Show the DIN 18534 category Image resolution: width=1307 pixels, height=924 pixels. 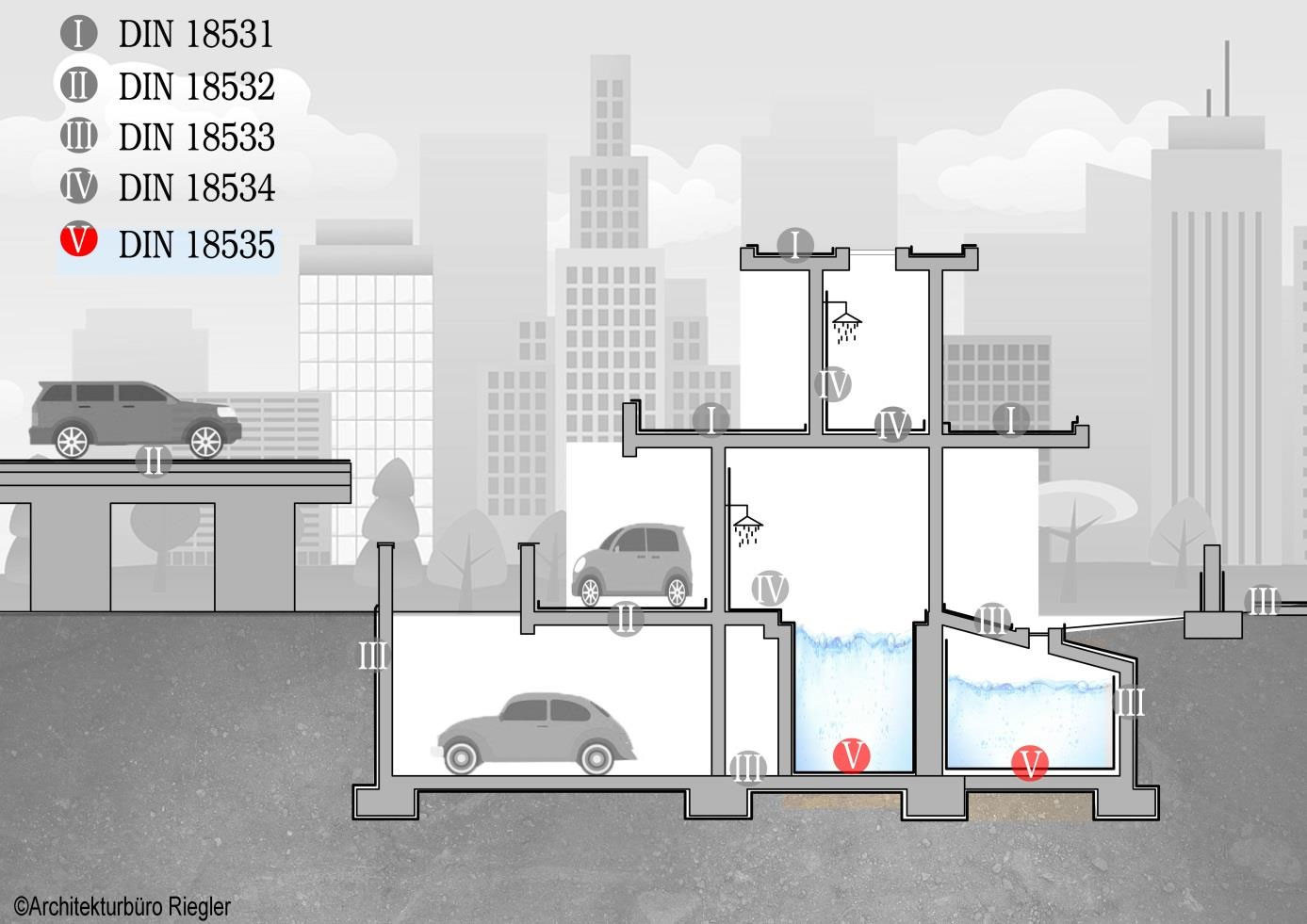pyautogui.click(x=195, y=188)
